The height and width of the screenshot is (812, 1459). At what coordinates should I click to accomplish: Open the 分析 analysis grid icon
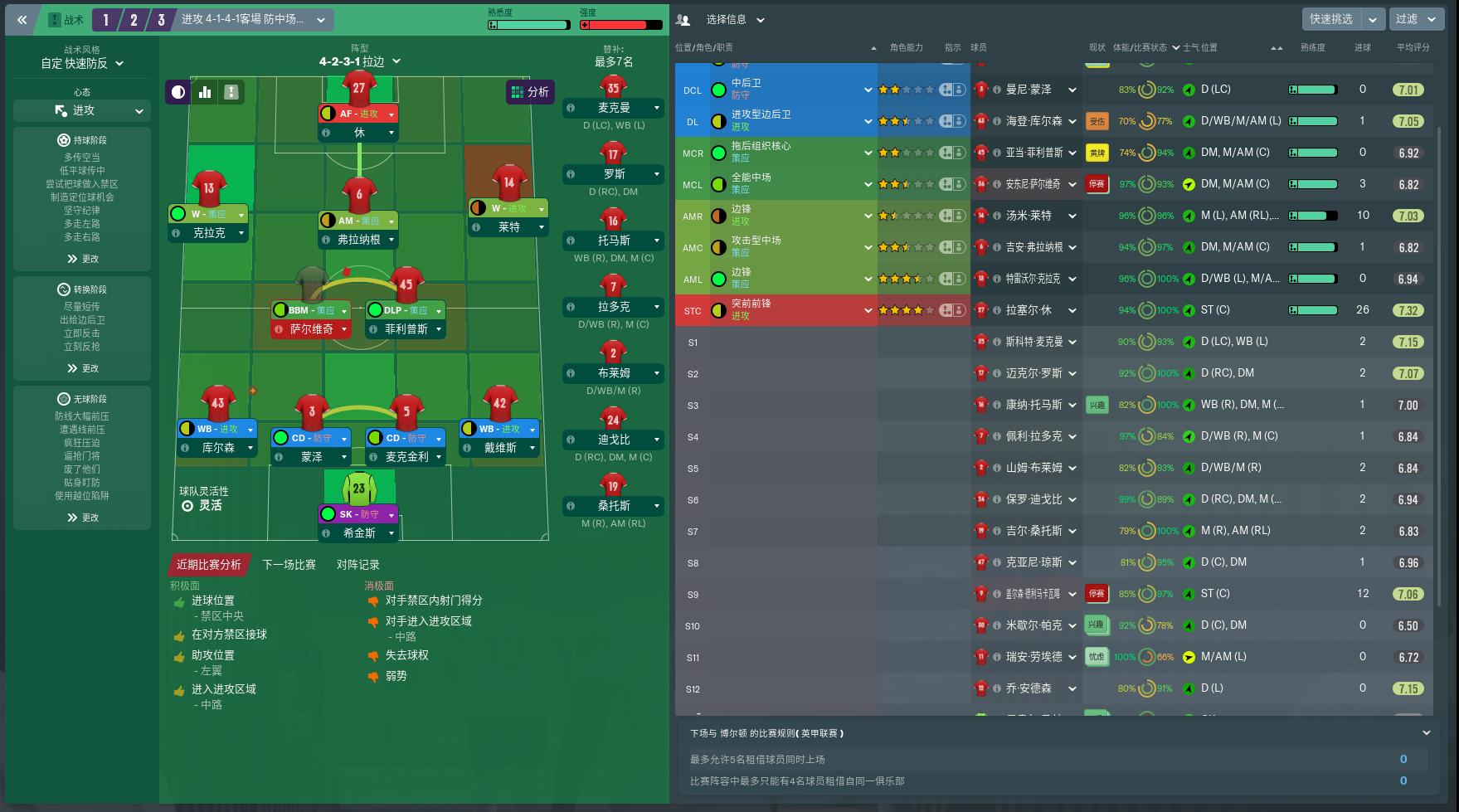click(x=532, y=92)
